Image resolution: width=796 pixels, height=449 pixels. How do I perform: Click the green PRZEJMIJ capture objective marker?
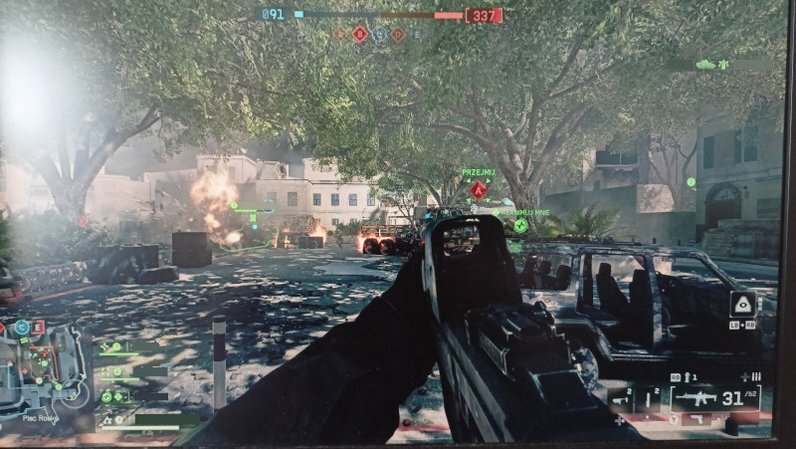(x=479, y=187)
